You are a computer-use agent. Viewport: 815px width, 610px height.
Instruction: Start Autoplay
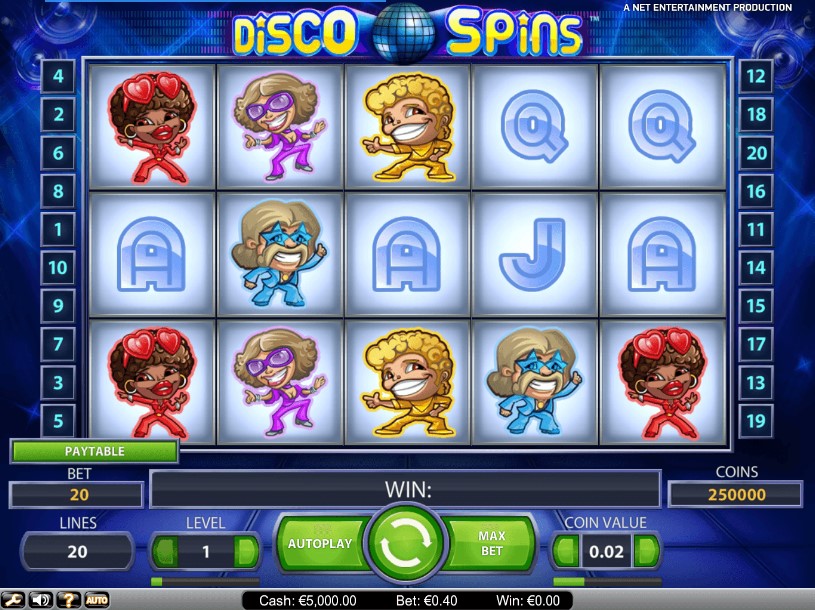[320, 543]
